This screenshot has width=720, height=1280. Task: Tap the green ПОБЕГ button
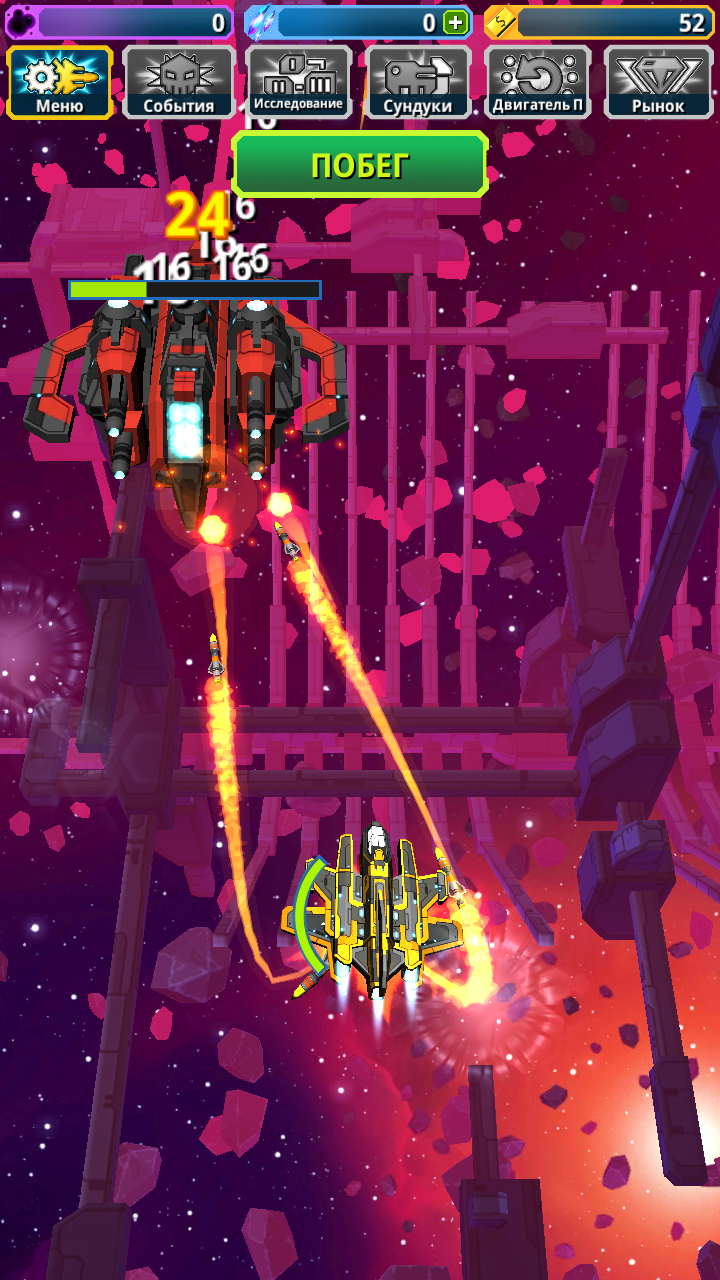[x=360, y=165]
